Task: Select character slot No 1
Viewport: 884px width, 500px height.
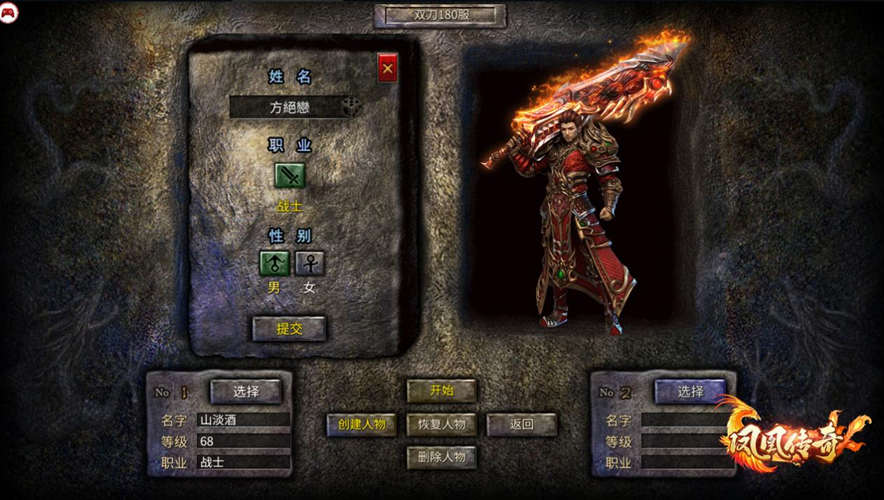Action: [x=245, y=391]
